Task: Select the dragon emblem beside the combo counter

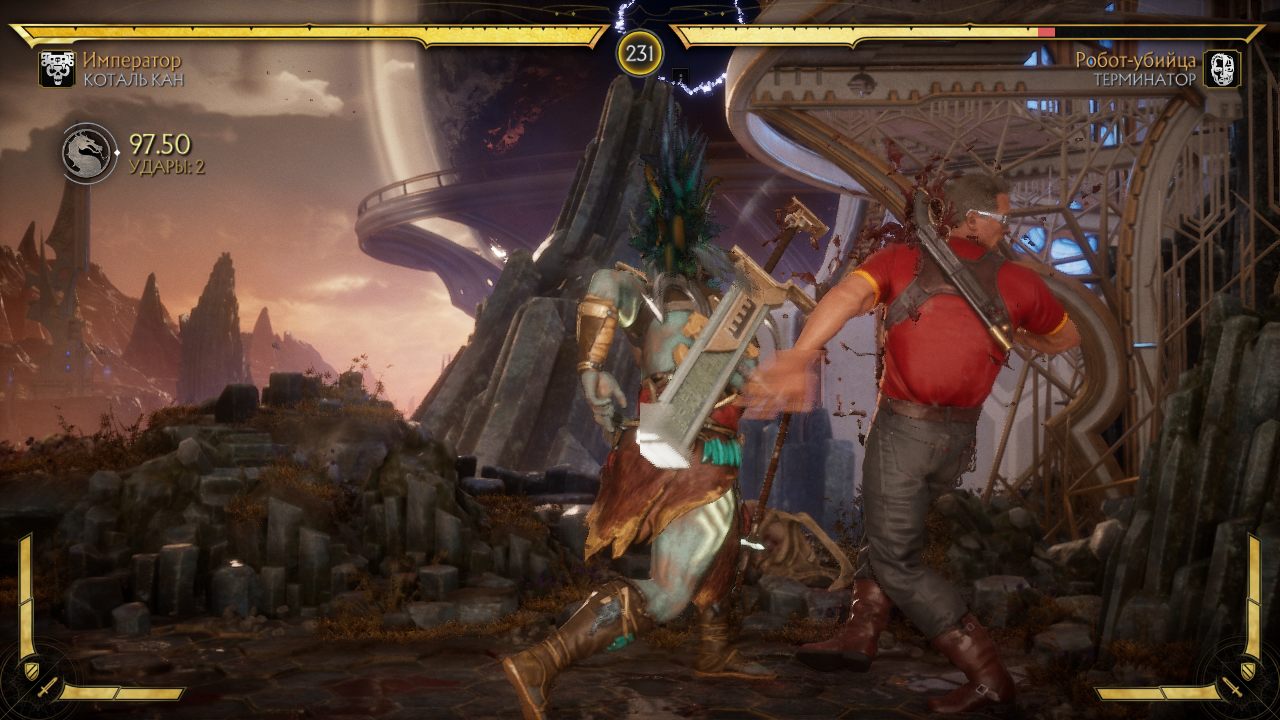Action: [87, 154]
